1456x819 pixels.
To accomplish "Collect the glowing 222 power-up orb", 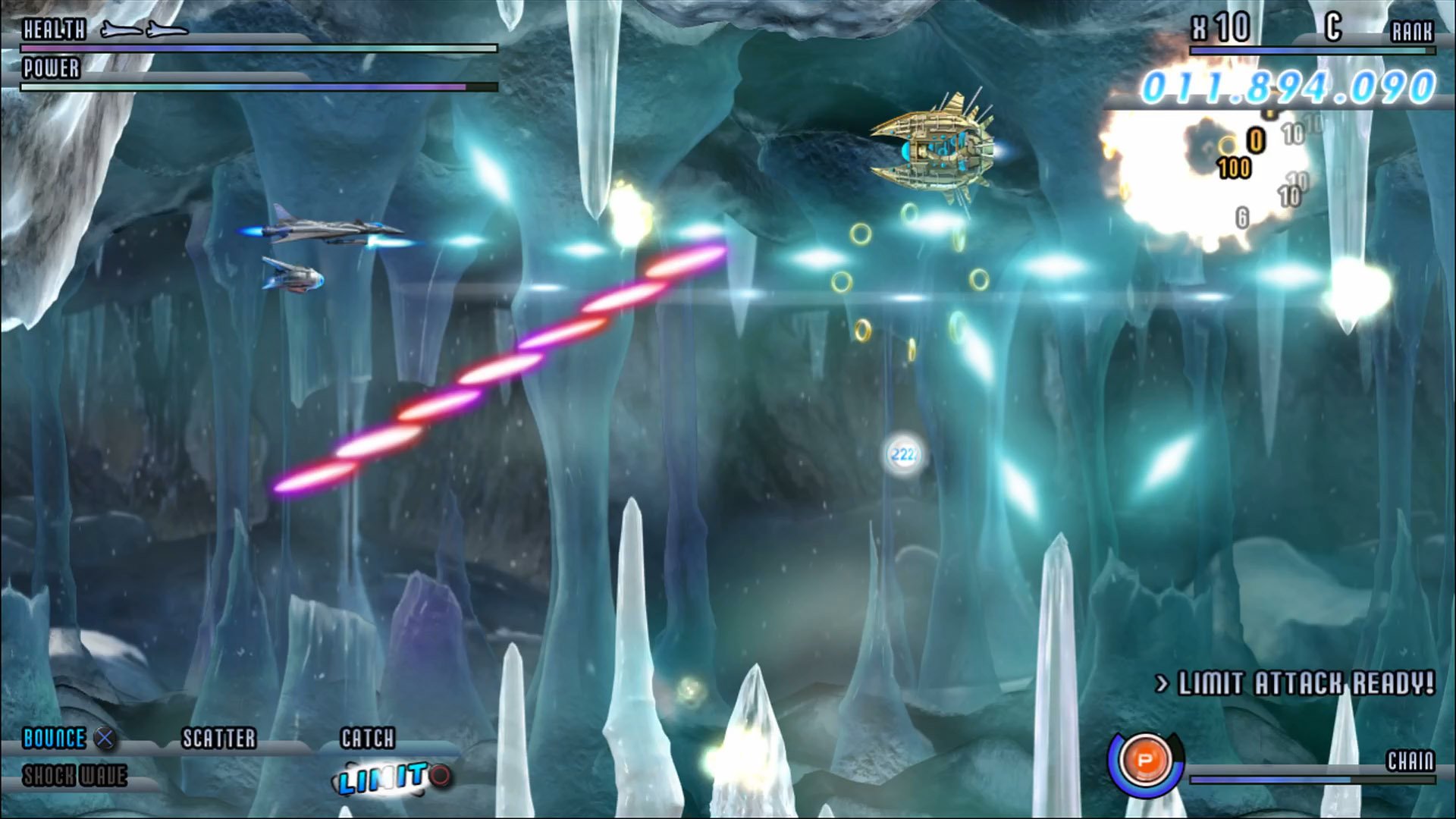I will tap(905, 453).
